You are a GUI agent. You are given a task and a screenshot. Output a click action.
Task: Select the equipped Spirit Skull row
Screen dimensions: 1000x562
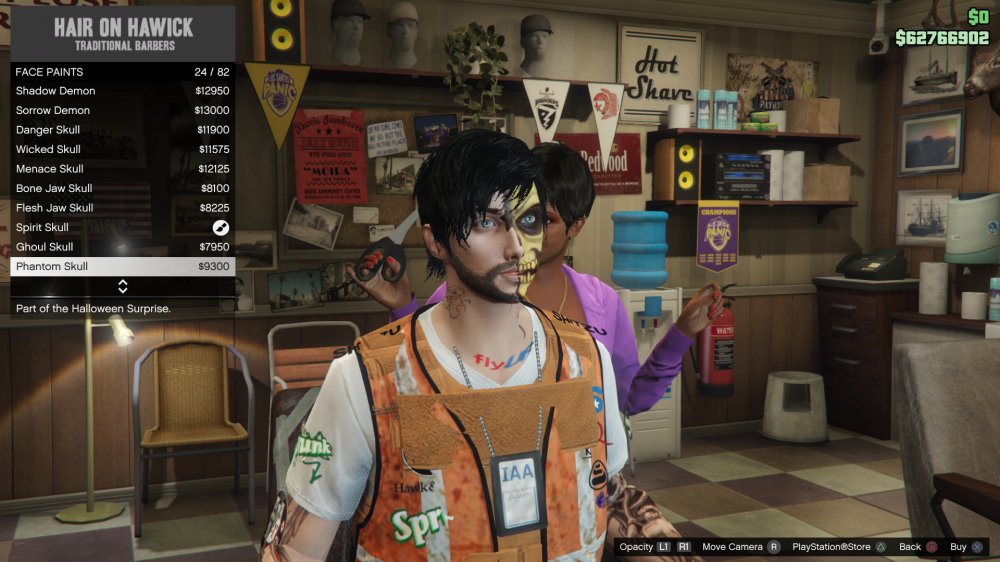pyautogui.click(x=122, y=227)
